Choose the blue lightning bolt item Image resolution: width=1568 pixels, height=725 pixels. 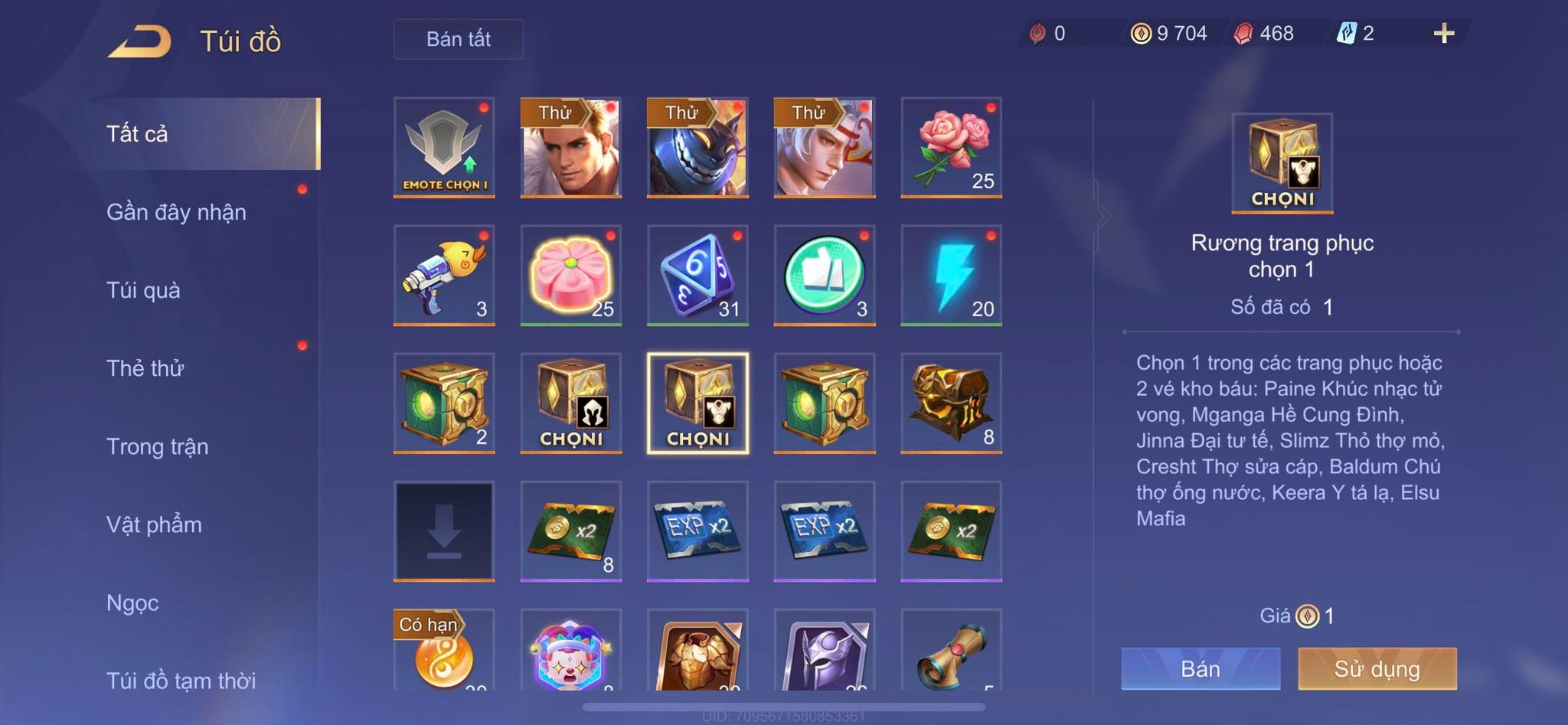coord(951,276)
